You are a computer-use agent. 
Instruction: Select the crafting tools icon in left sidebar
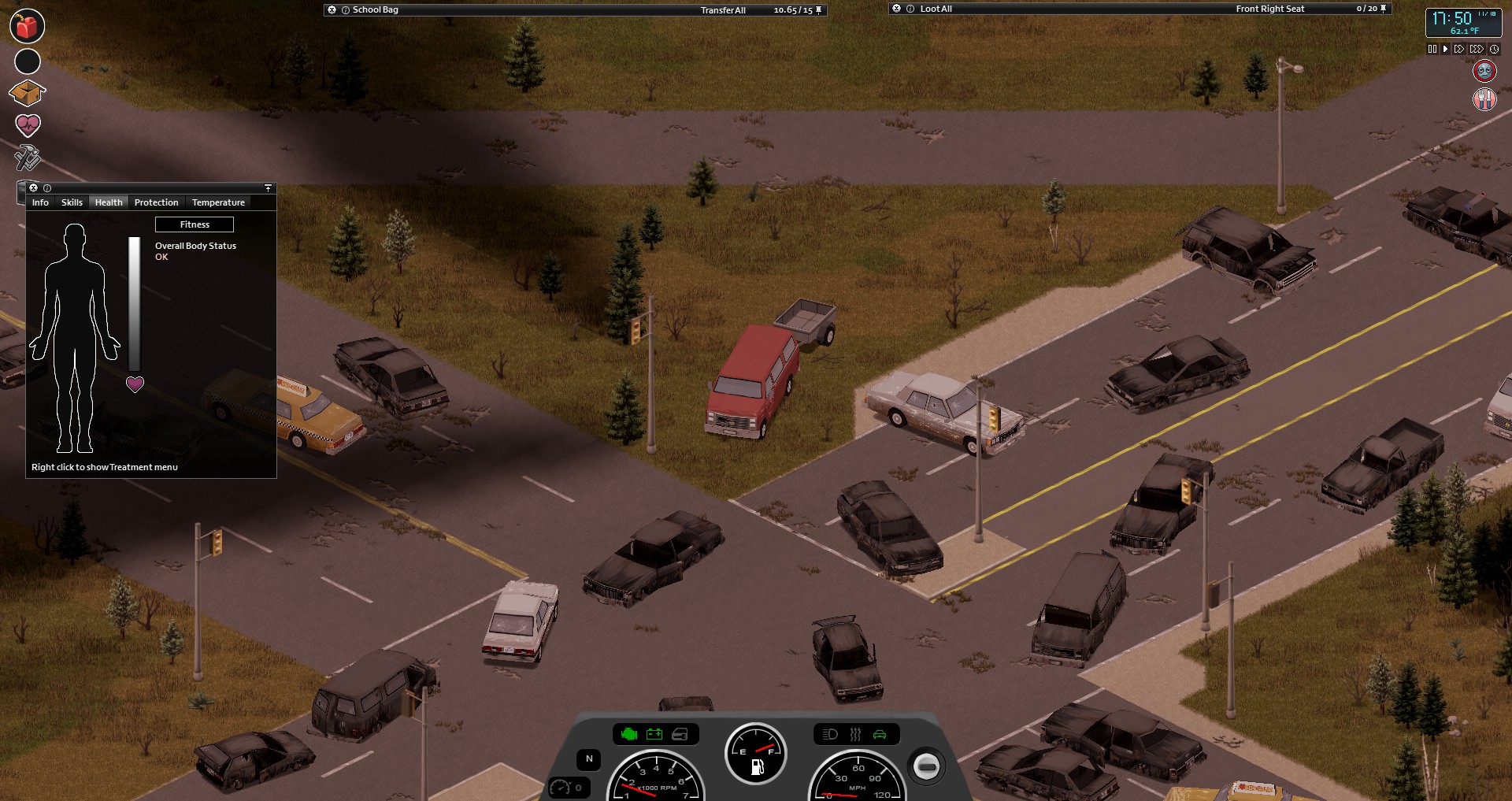pyautogui.click(x=26, y=158)
